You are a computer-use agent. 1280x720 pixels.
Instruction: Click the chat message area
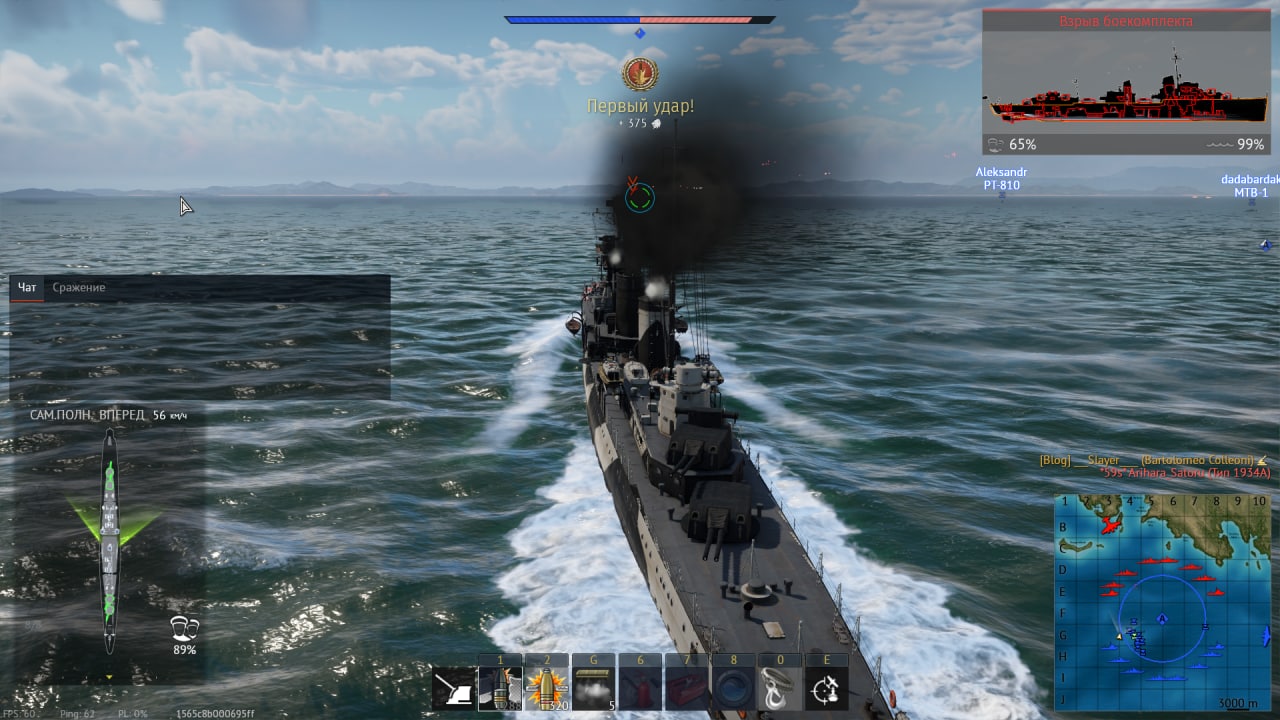200,350
